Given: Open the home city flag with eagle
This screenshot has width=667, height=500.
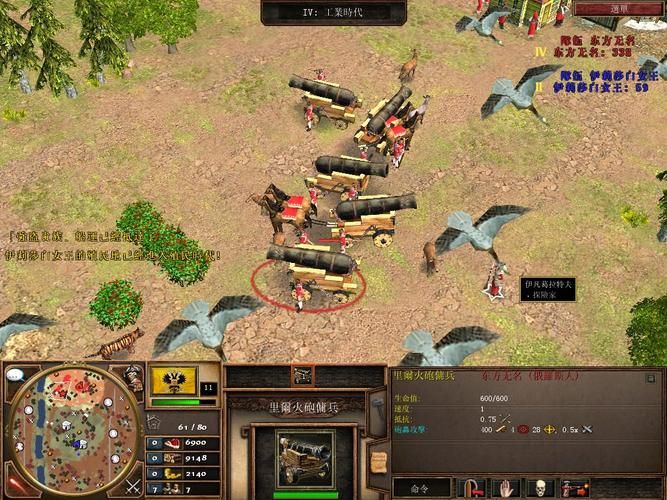Looking at the screenshot, I should (x=174, y=380).
